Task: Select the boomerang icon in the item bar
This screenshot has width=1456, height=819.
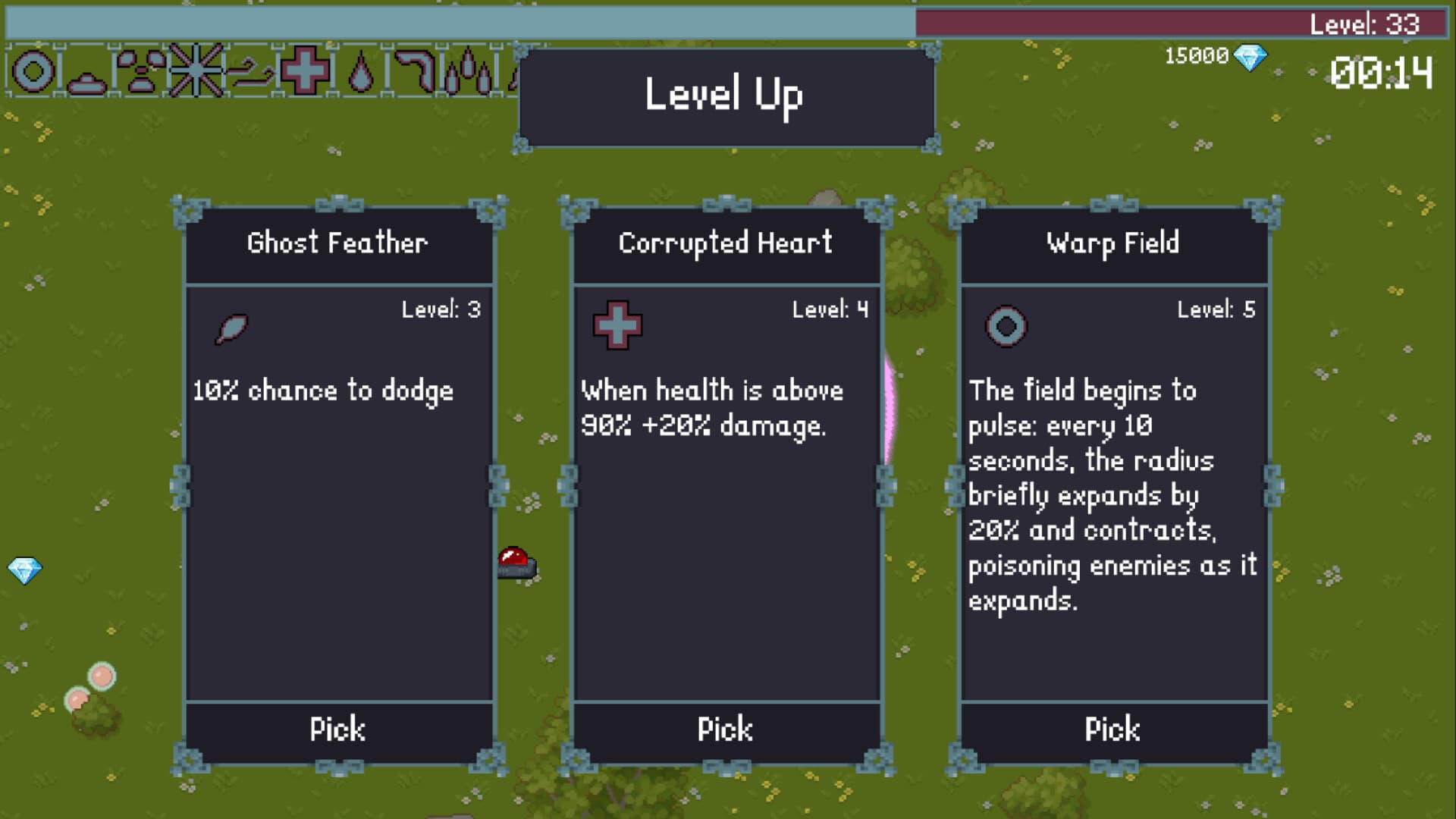Action: (416, 72)
